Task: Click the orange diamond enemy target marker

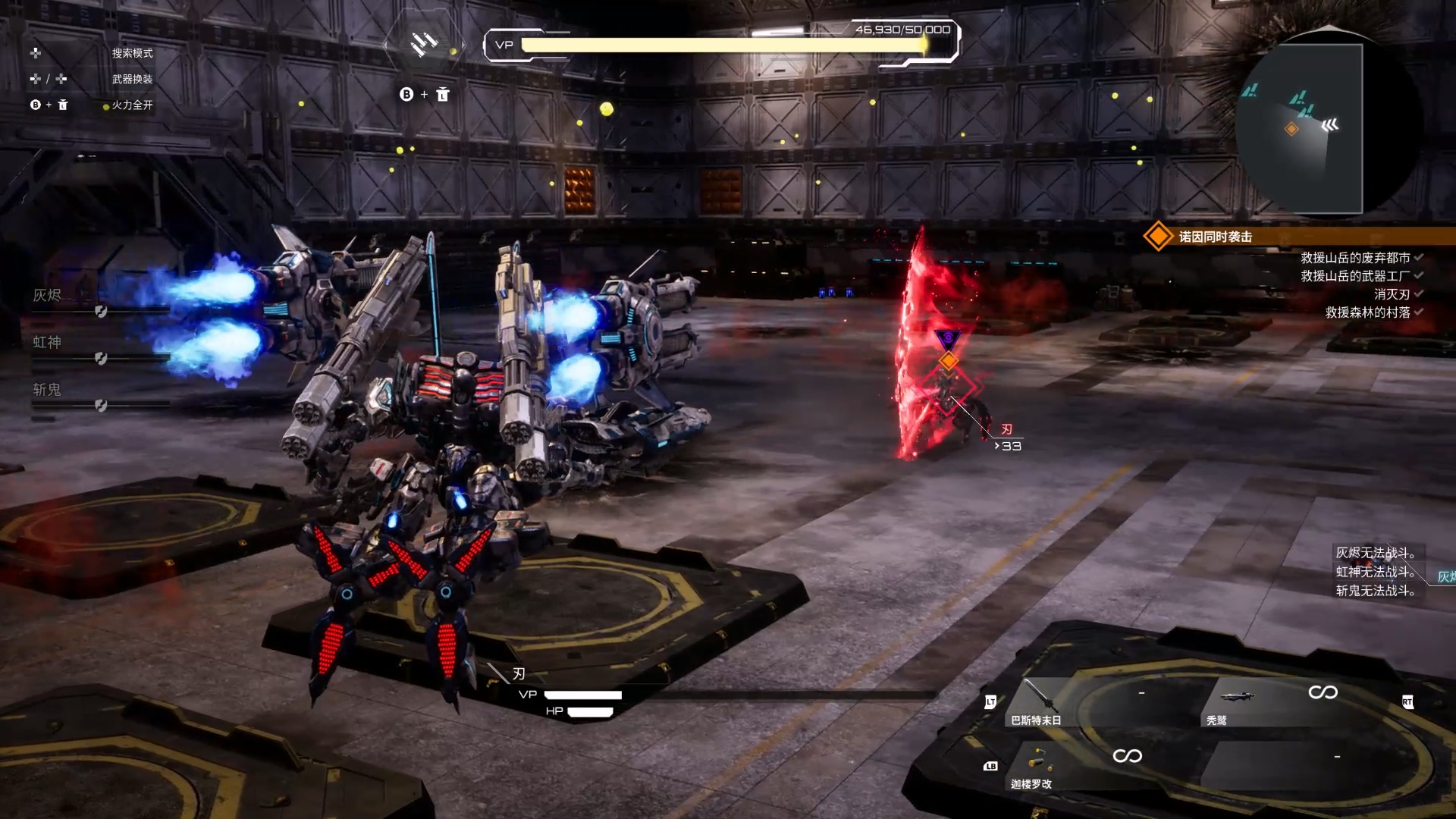Action: click(x=949, y=361)
